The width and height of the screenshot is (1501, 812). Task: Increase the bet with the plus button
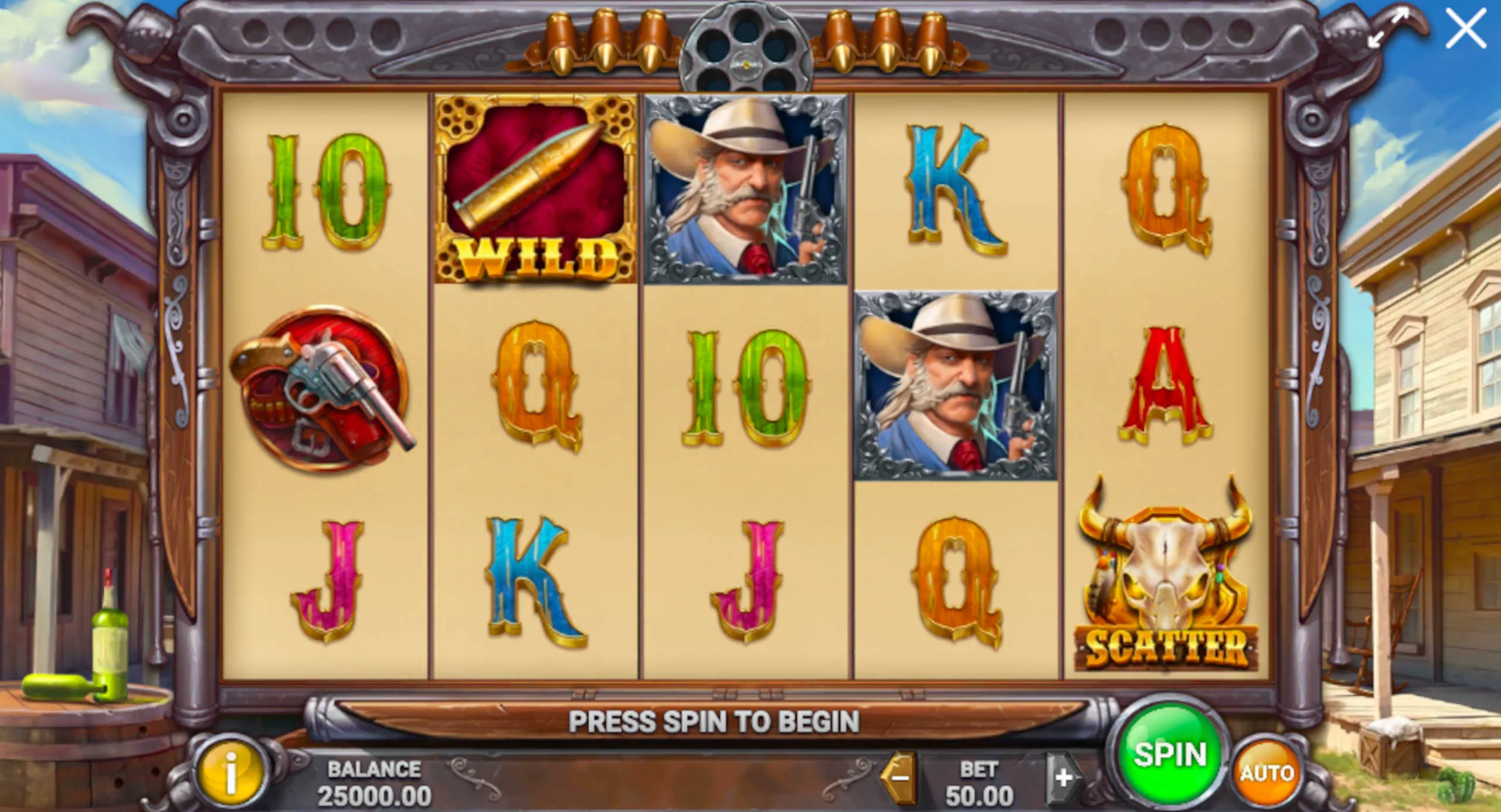pyautogui.click(x=1062, y=779)
